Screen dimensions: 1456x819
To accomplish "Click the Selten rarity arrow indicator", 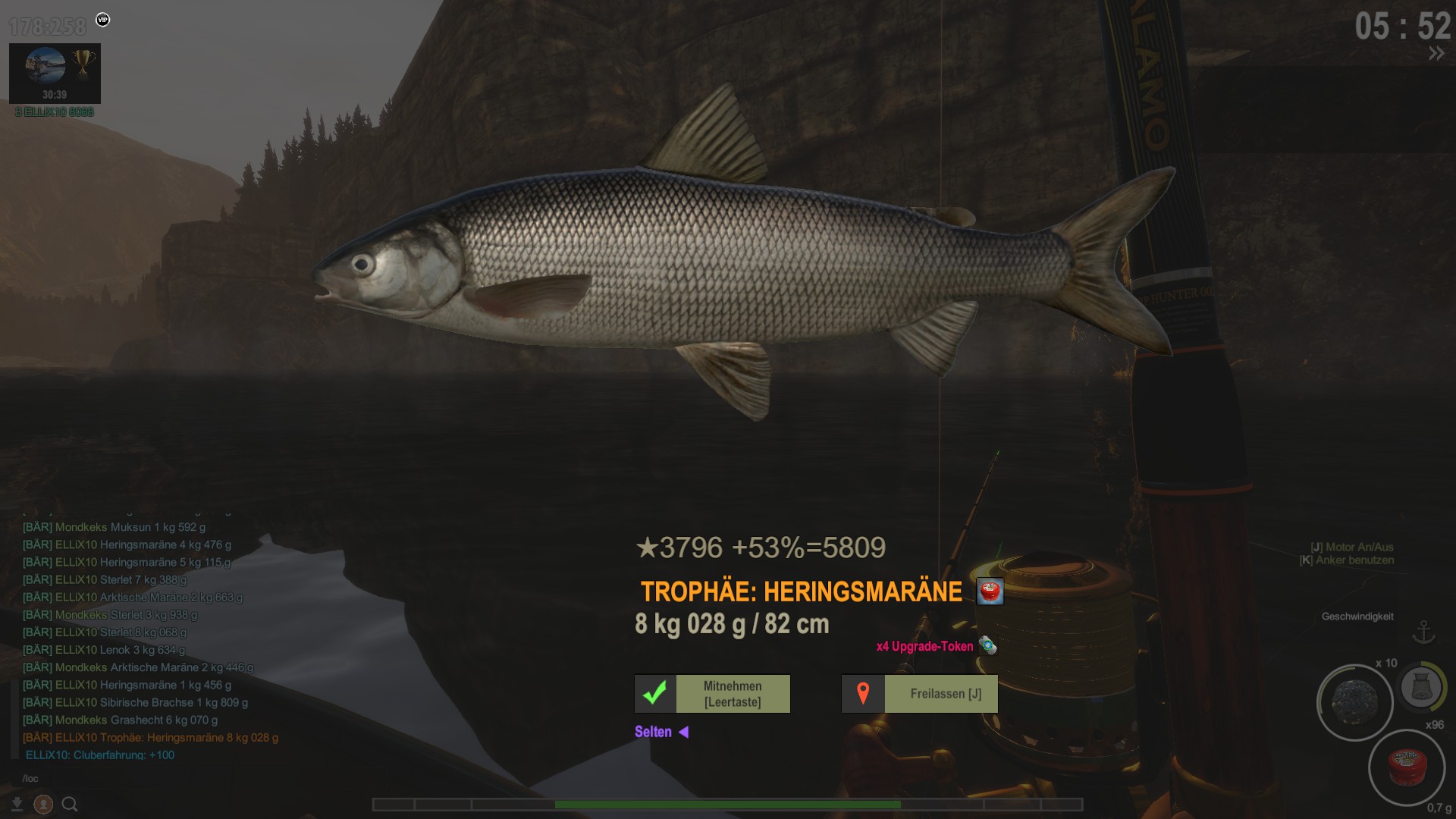I will 683,732.
